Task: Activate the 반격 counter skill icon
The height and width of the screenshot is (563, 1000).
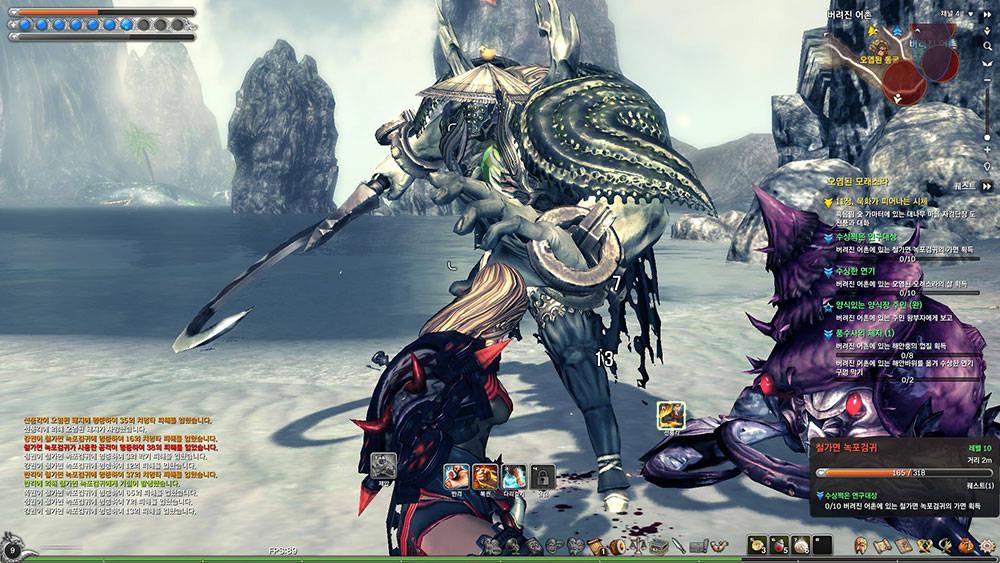Action: tap(456, 476)
